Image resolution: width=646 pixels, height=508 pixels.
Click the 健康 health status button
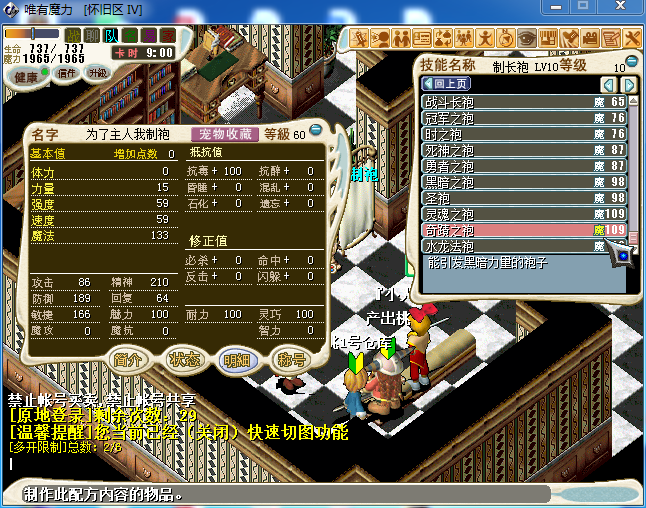tap(27, 76)
